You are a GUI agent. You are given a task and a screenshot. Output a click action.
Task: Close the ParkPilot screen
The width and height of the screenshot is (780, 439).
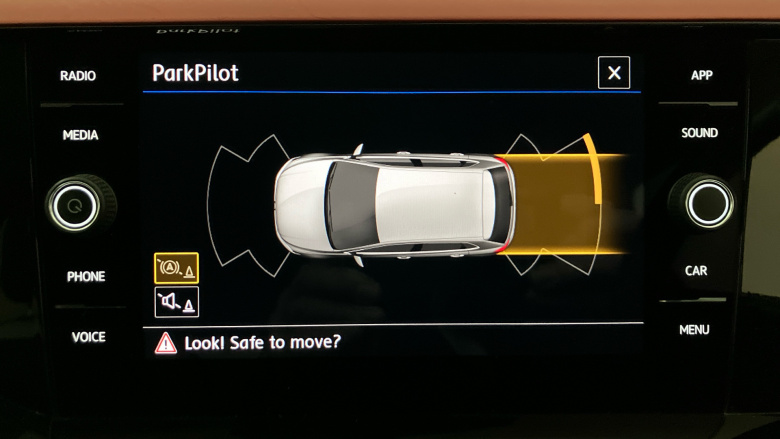[614, 73]
